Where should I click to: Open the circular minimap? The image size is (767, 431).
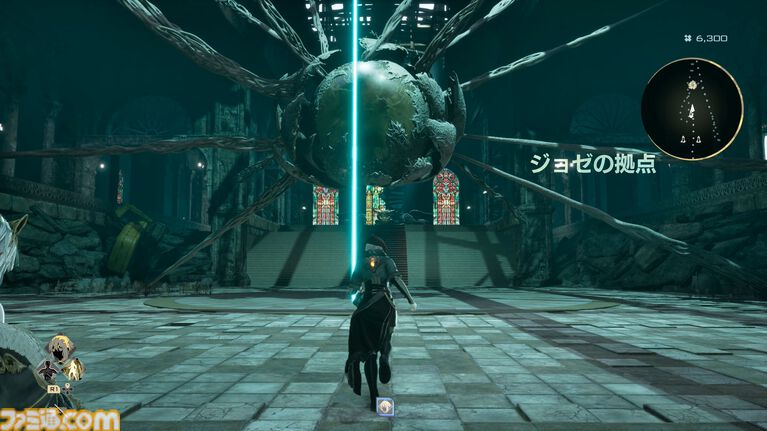coord(693,109)
